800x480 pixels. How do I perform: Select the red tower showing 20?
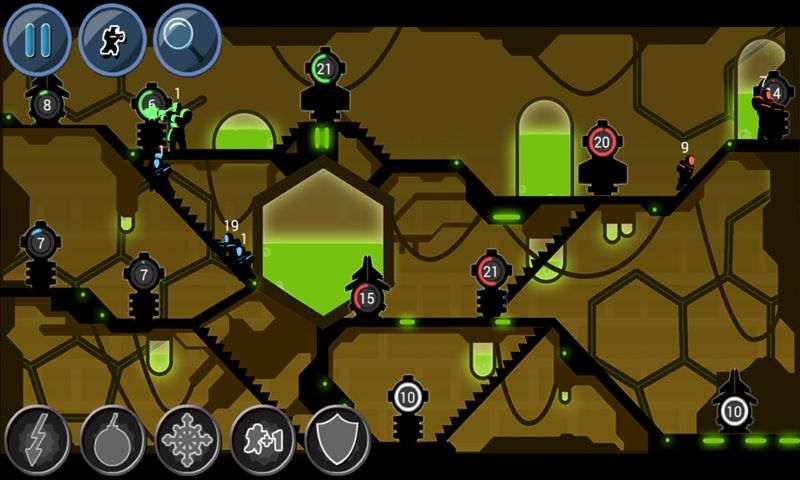(x=601, y=143)
